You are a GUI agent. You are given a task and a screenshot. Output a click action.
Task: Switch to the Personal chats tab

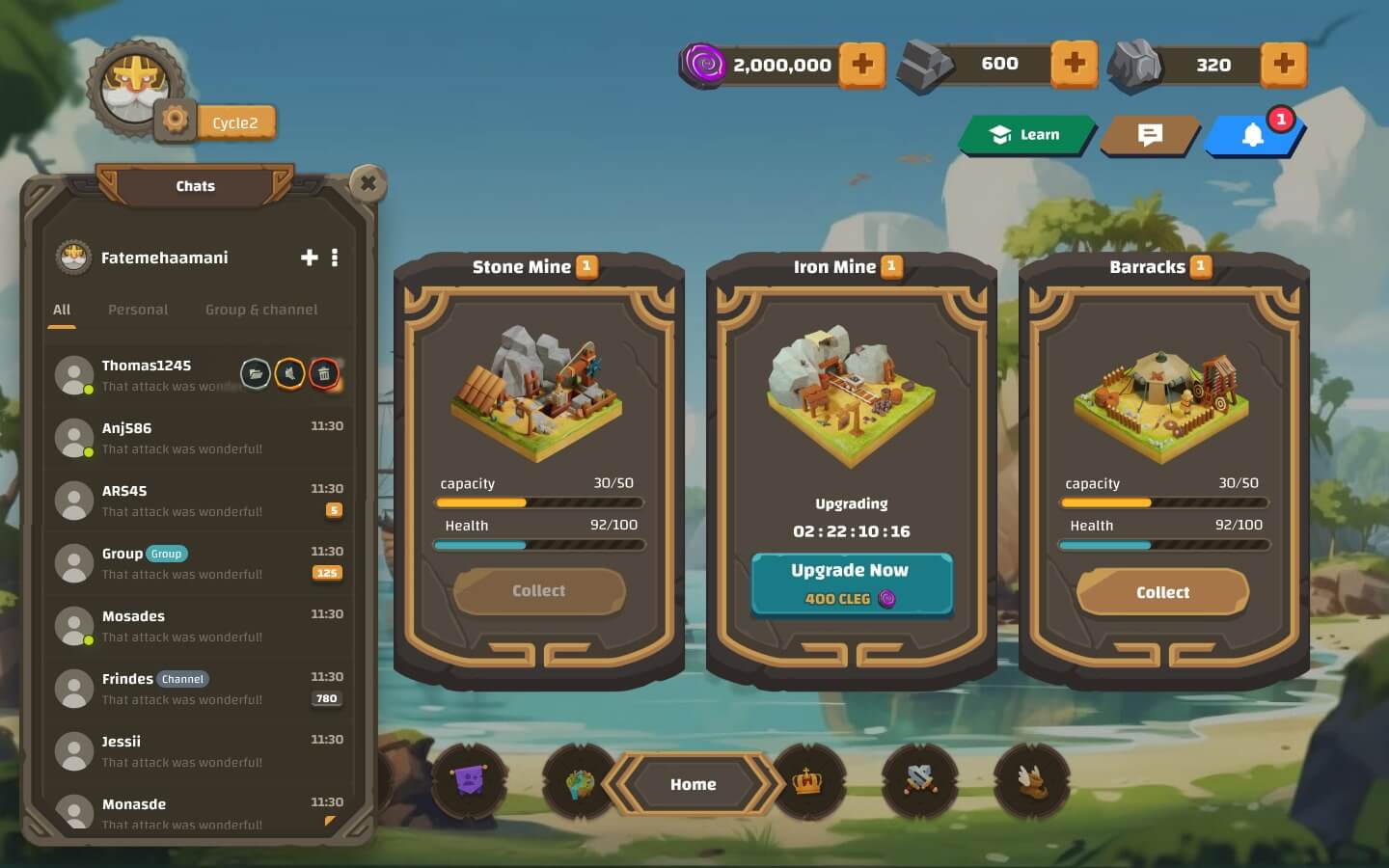[138, 310]
